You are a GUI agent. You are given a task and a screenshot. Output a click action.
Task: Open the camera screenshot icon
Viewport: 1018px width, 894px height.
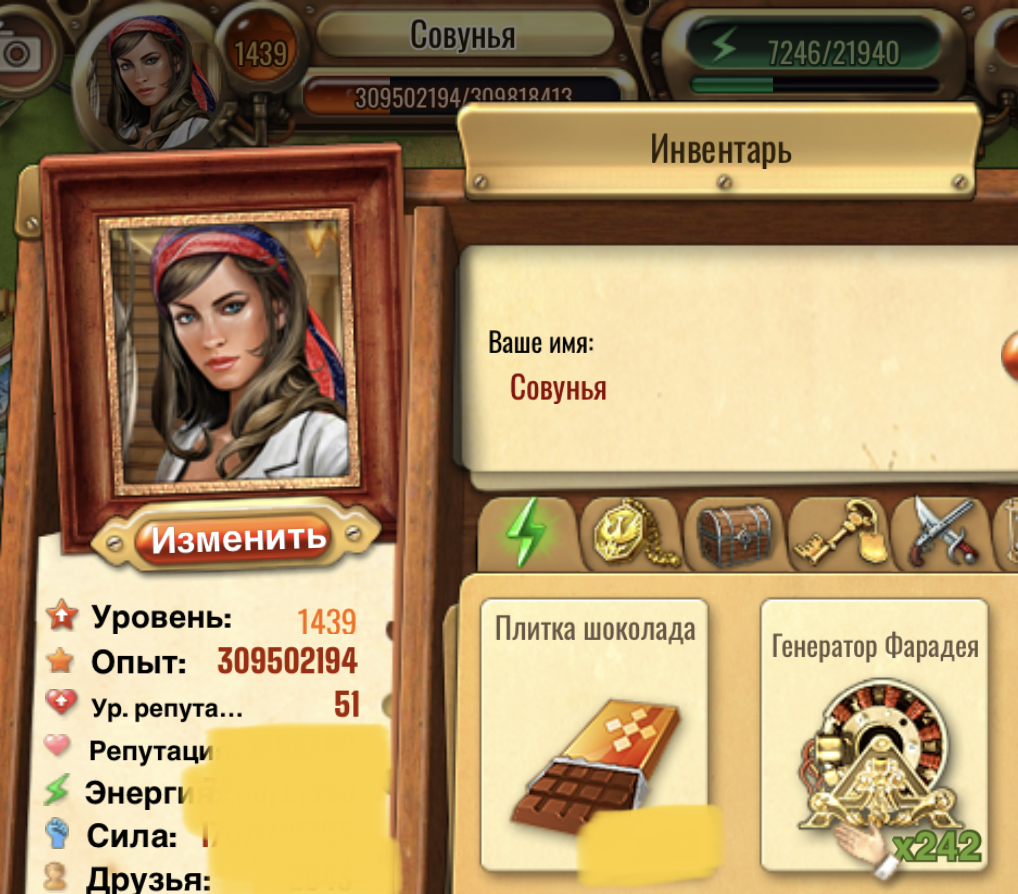20,52
